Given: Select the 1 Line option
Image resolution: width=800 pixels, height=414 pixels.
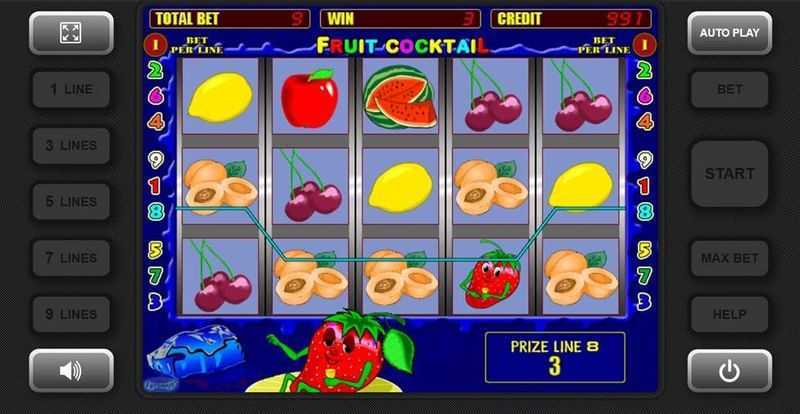Looking at the screenshot, I should pyautogui.click(x=70, y=89).
